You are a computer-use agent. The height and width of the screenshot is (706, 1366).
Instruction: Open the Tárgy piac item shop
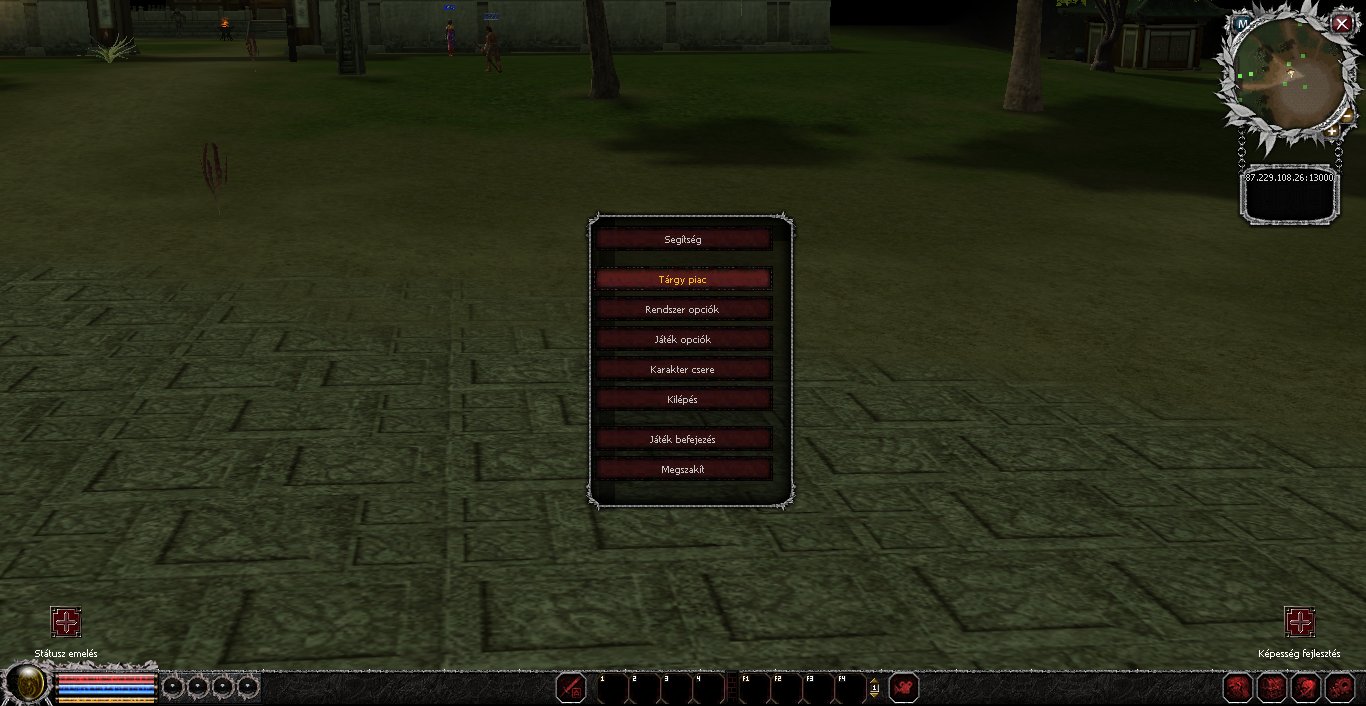(683, 279)
